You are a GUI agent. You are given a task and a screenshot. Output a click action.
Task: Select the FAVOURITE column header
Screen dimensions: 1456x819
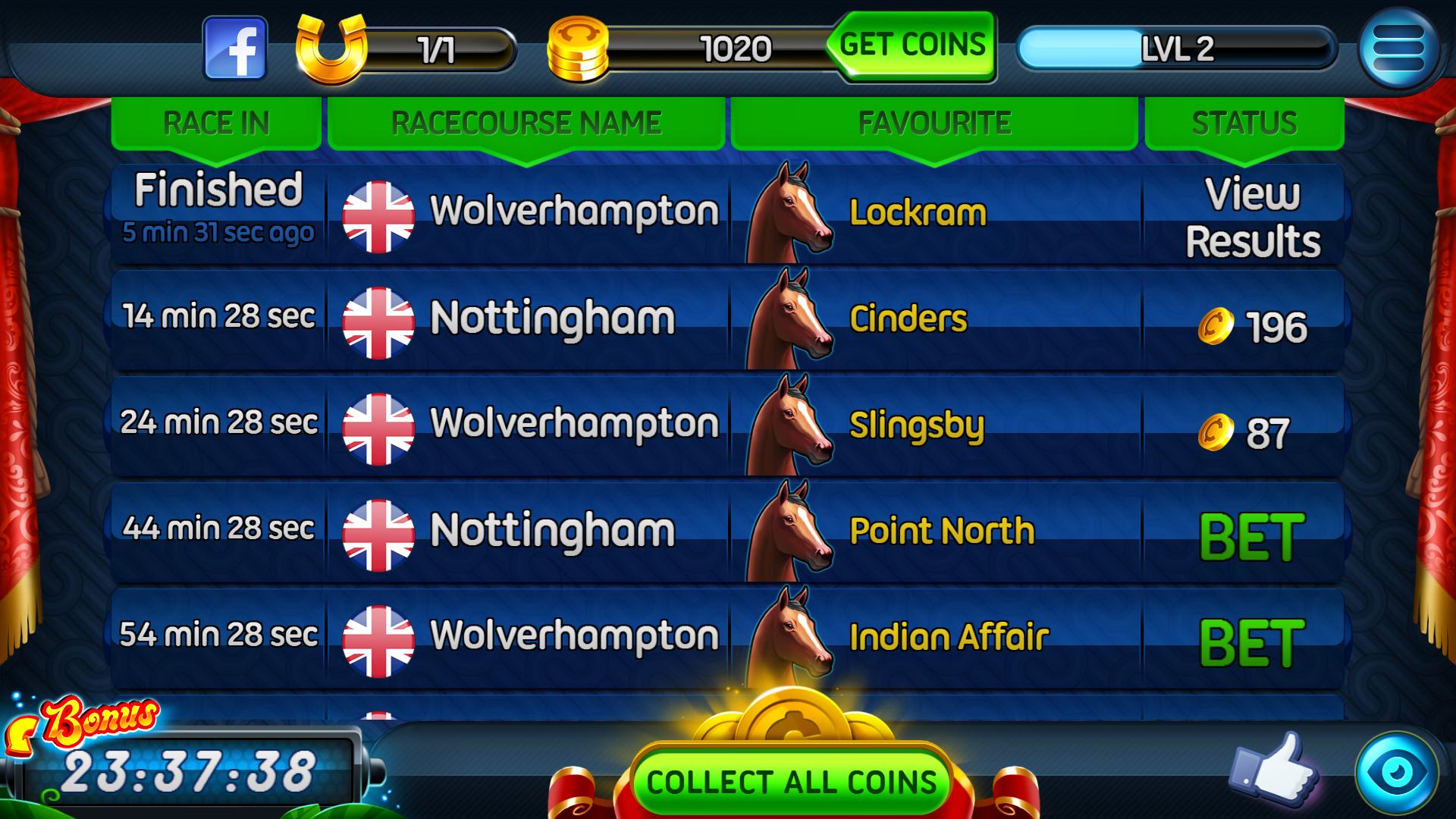coord(934,123)
